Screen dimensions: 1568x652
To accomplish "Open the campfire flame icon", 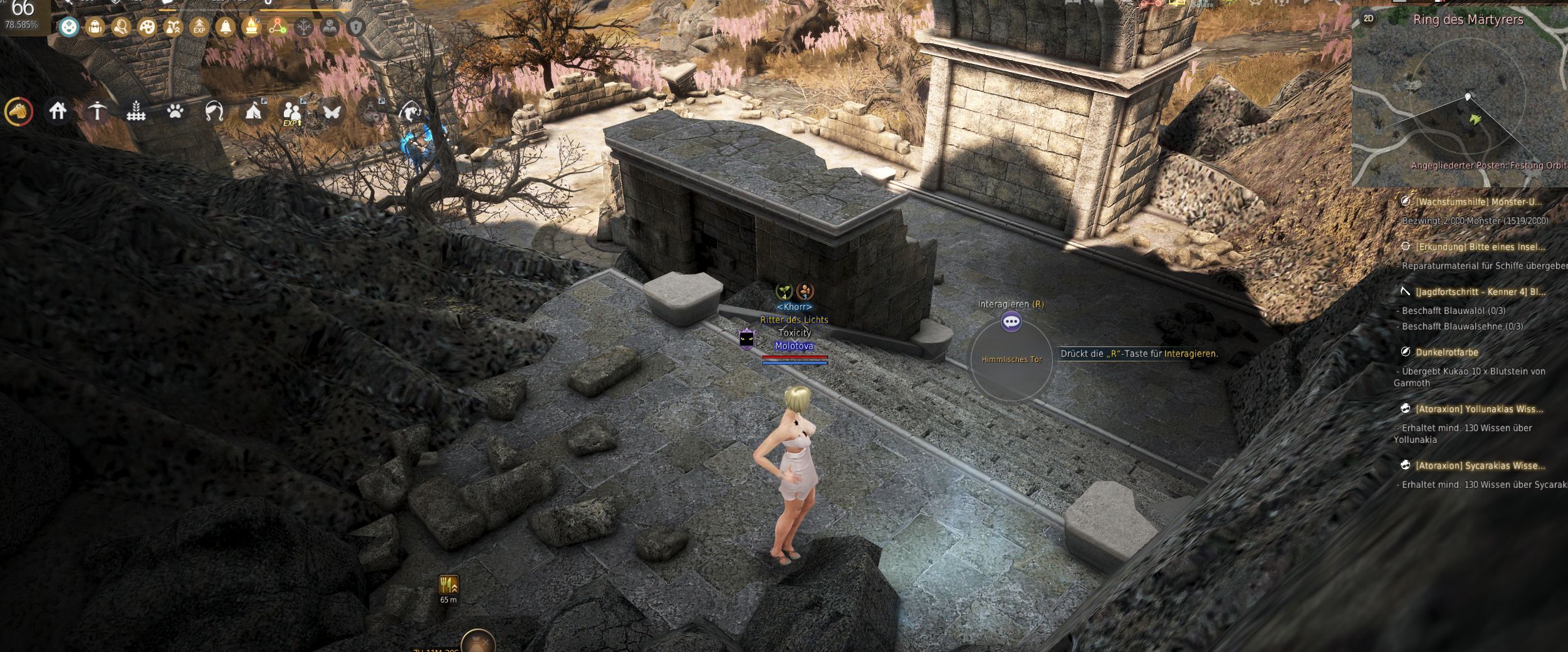I will point(251,27).
